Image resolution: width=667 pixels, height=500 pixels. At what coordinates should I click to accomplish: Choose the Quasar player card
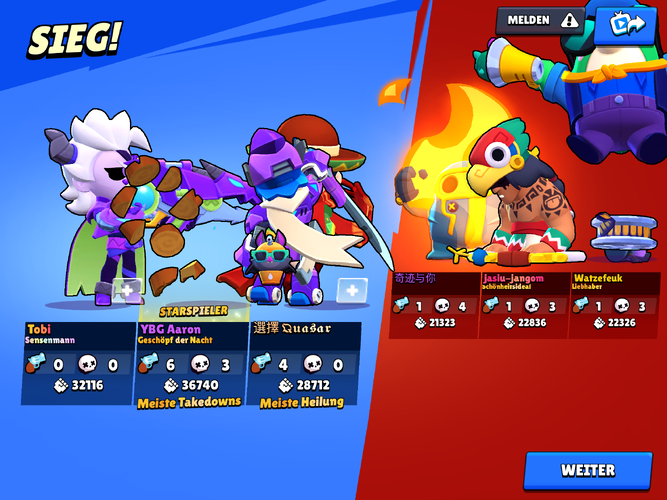pyautogui.click(x=302, y=362)
